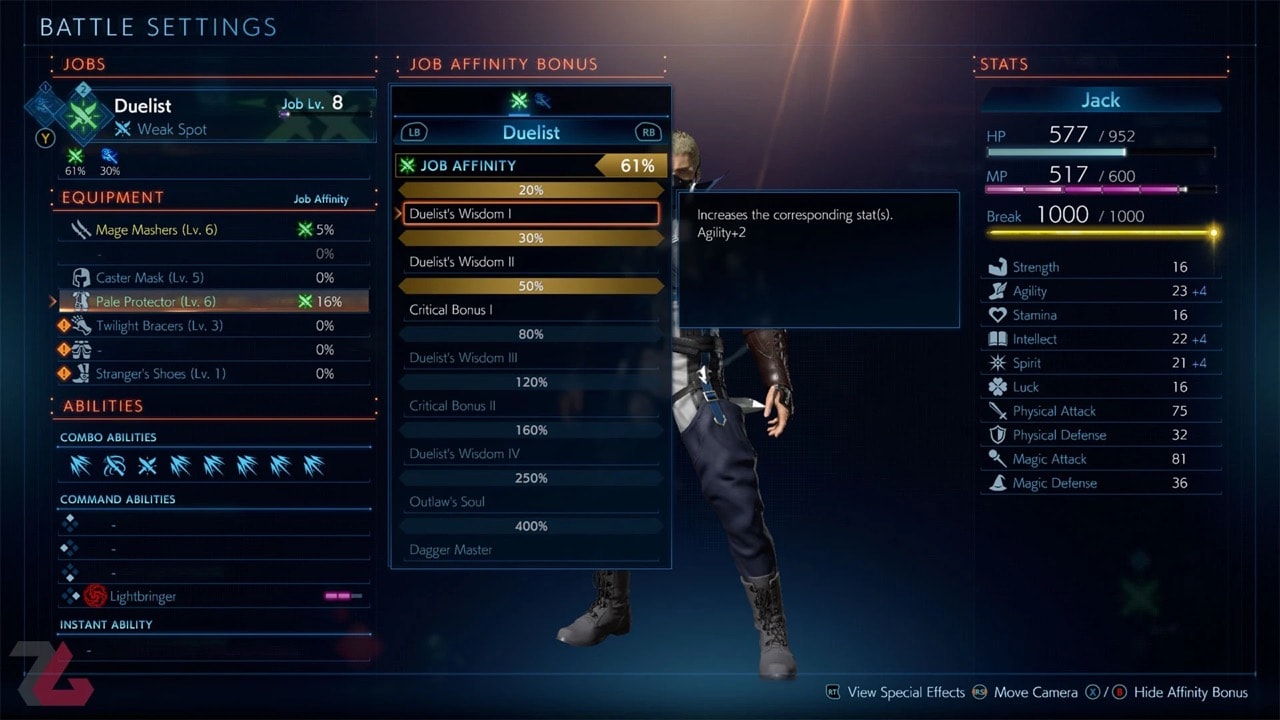Pick the Stranger's Shoes equipment row

[160, 374]
